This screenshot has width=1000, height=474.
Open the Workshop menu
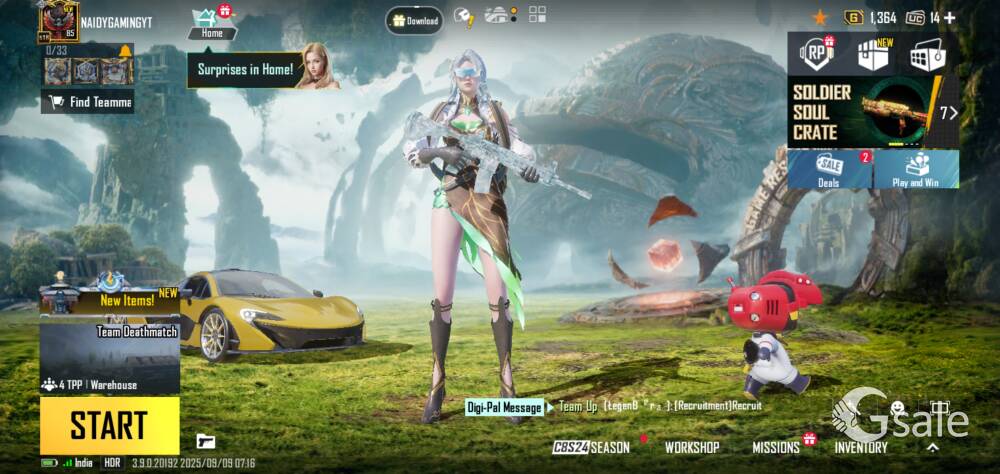[692, 447]
